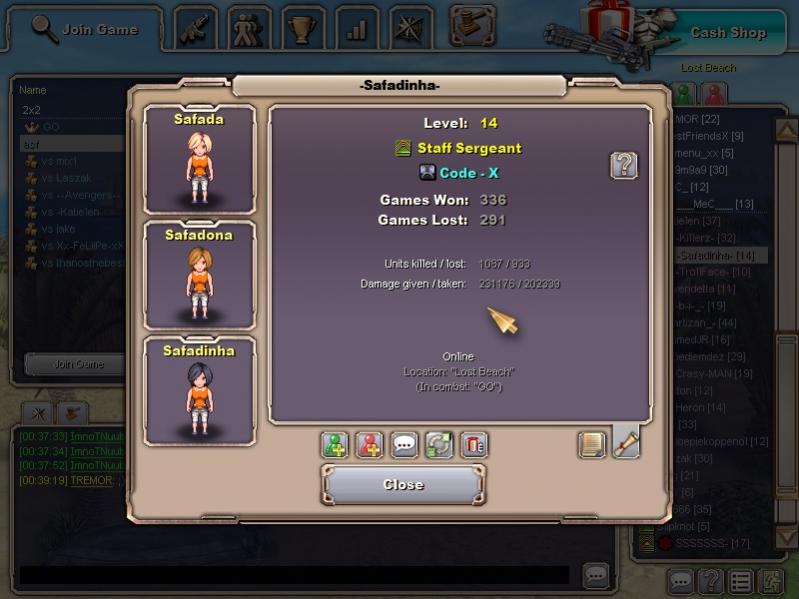
Task: Click the red player with plus icon
Action: (370, 444)
